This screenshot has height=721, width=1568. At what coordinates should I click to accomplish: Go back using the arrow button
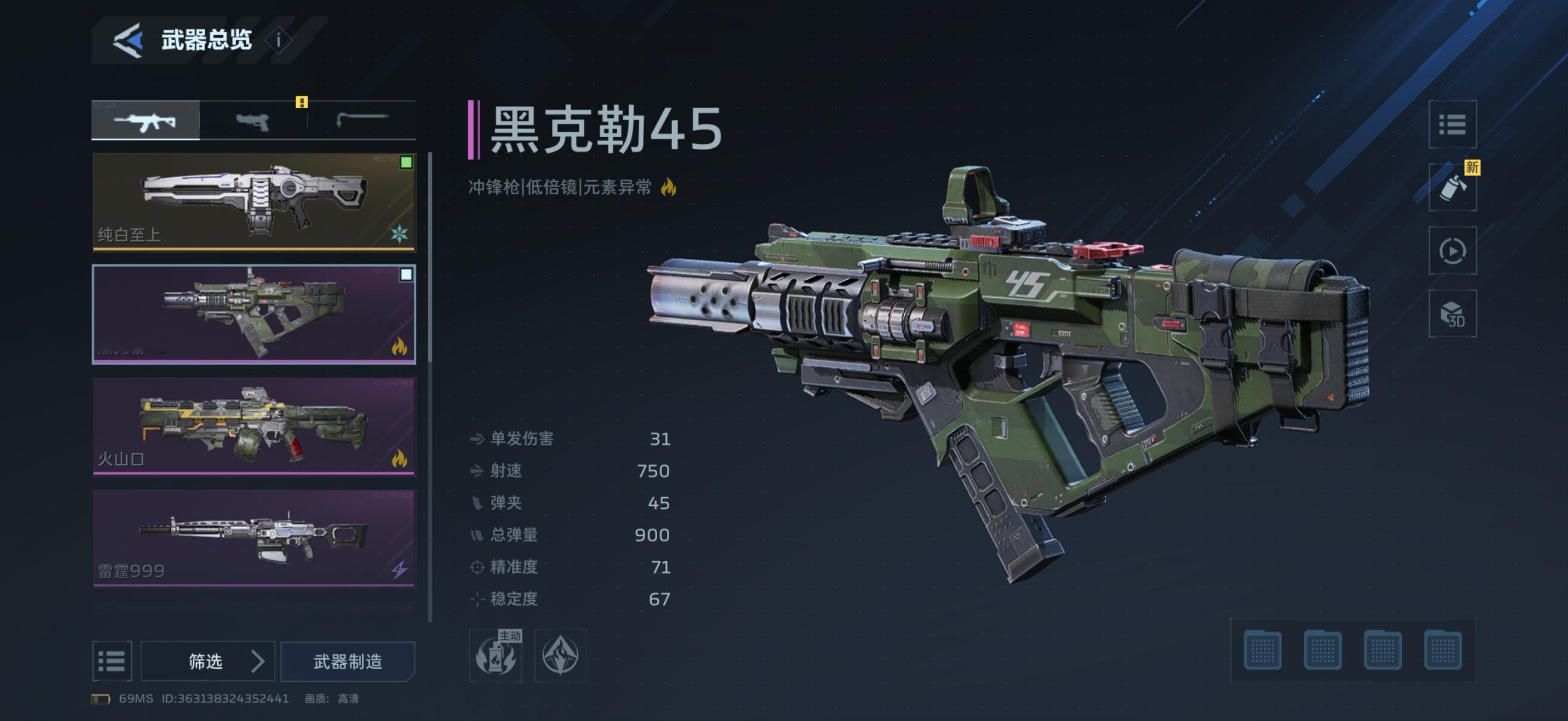[x=128, y=40]
